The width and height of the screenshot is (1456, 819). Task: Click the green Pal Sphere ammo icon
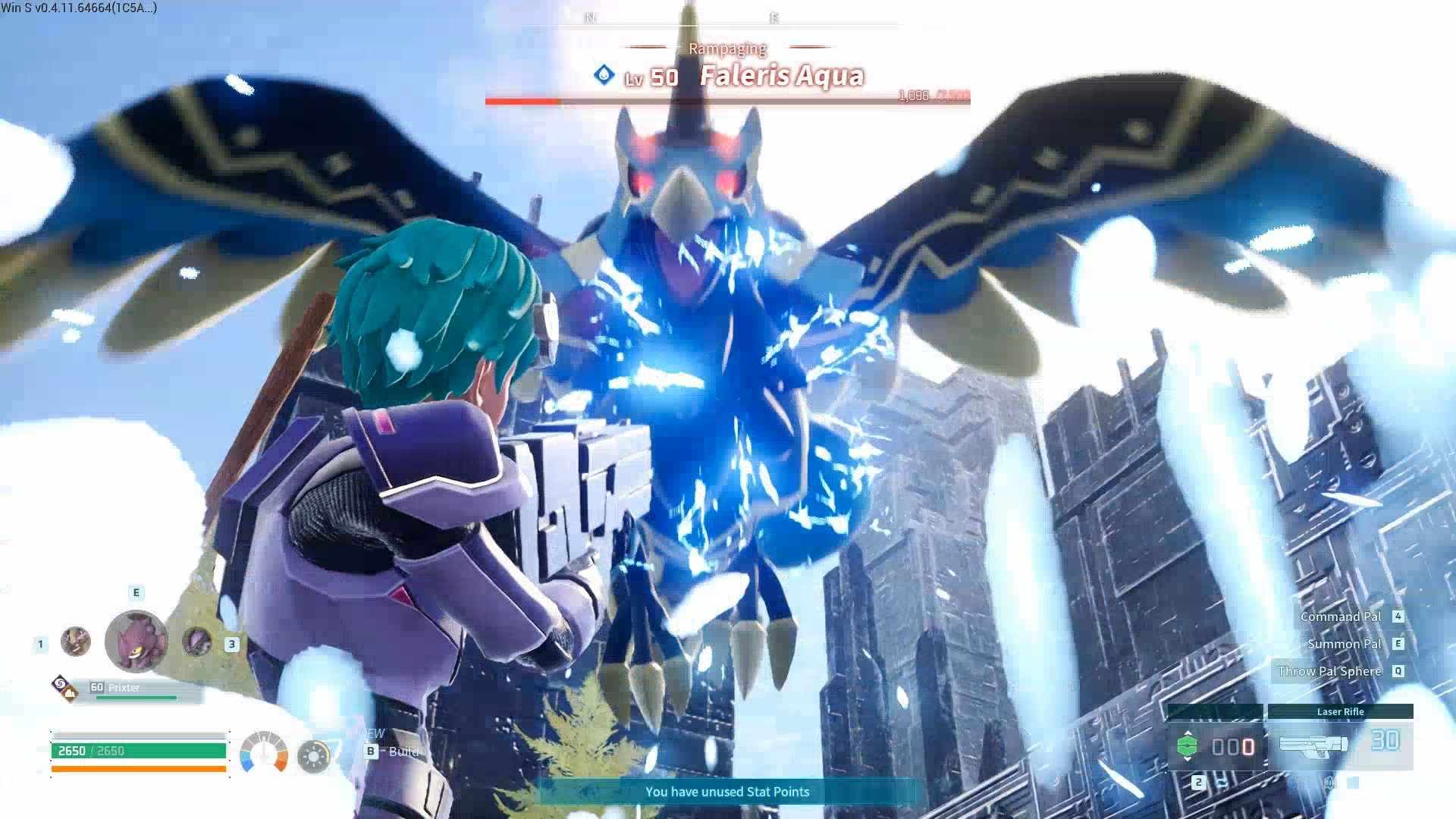(x=1188, y=745)
